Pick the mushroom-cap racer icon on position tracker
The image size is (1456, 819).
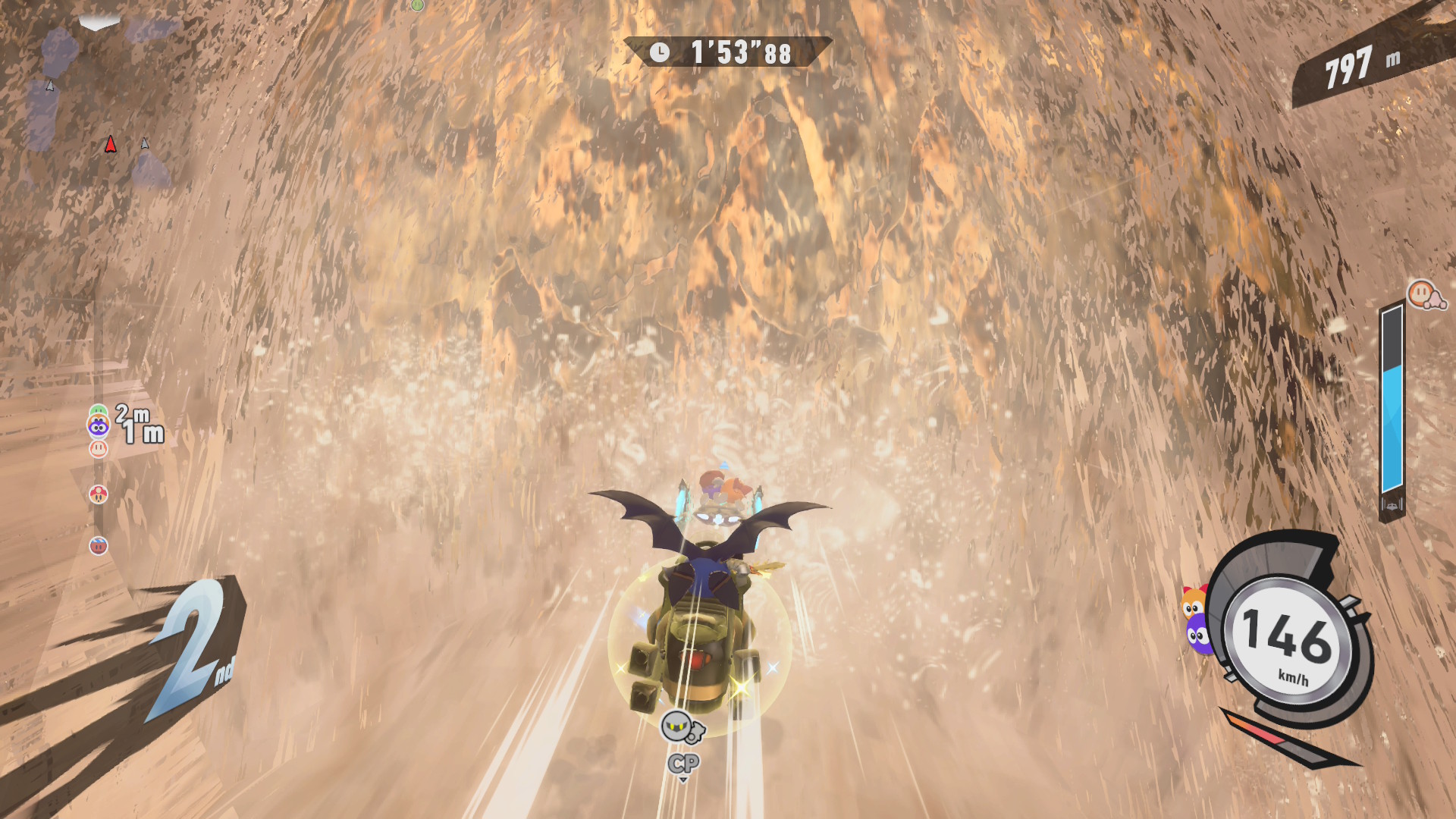coord(99,494)
